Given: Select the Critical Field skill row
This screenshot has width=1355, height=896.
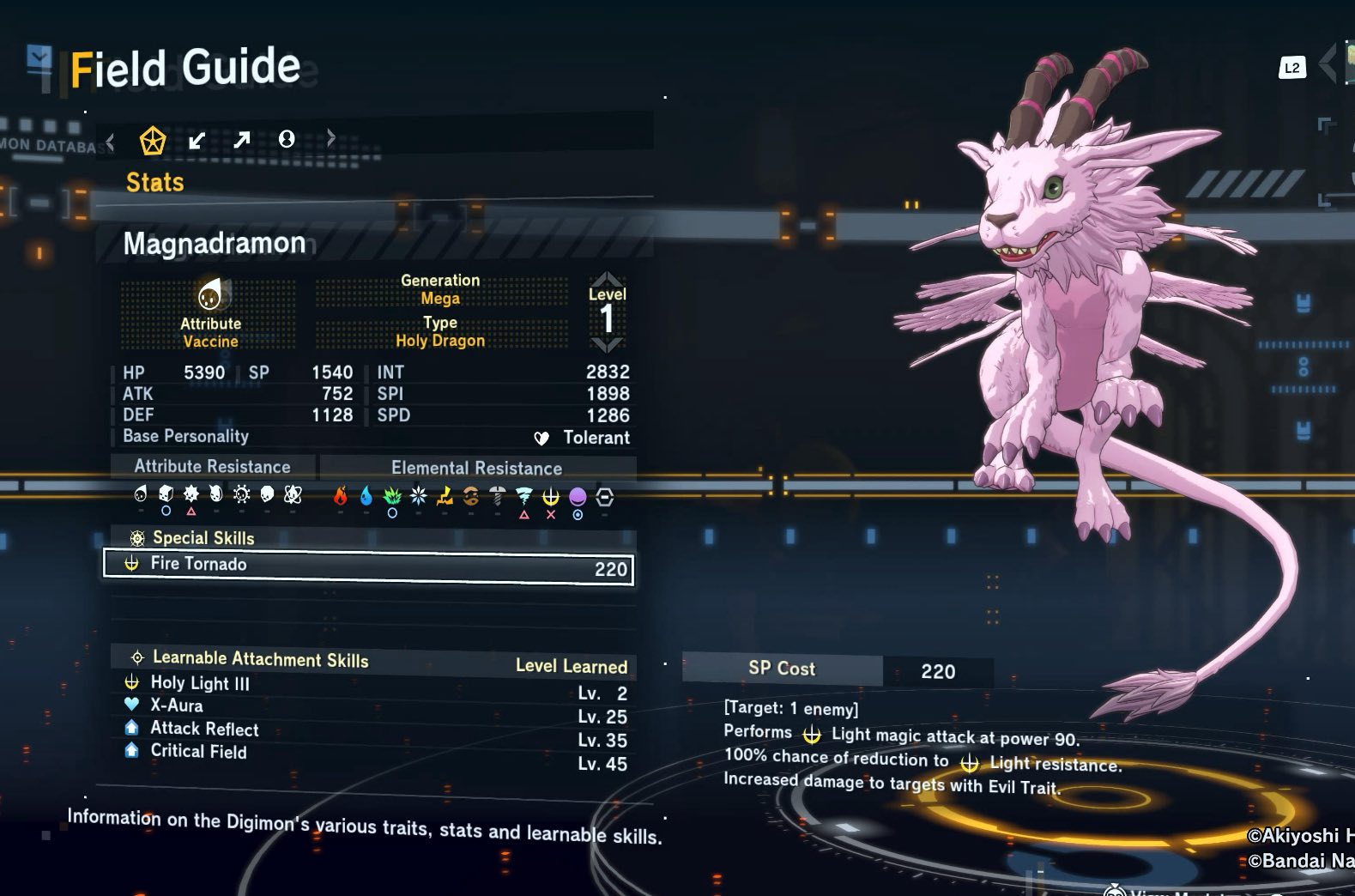Looking at the screenshot, I should tap(374, 754).
